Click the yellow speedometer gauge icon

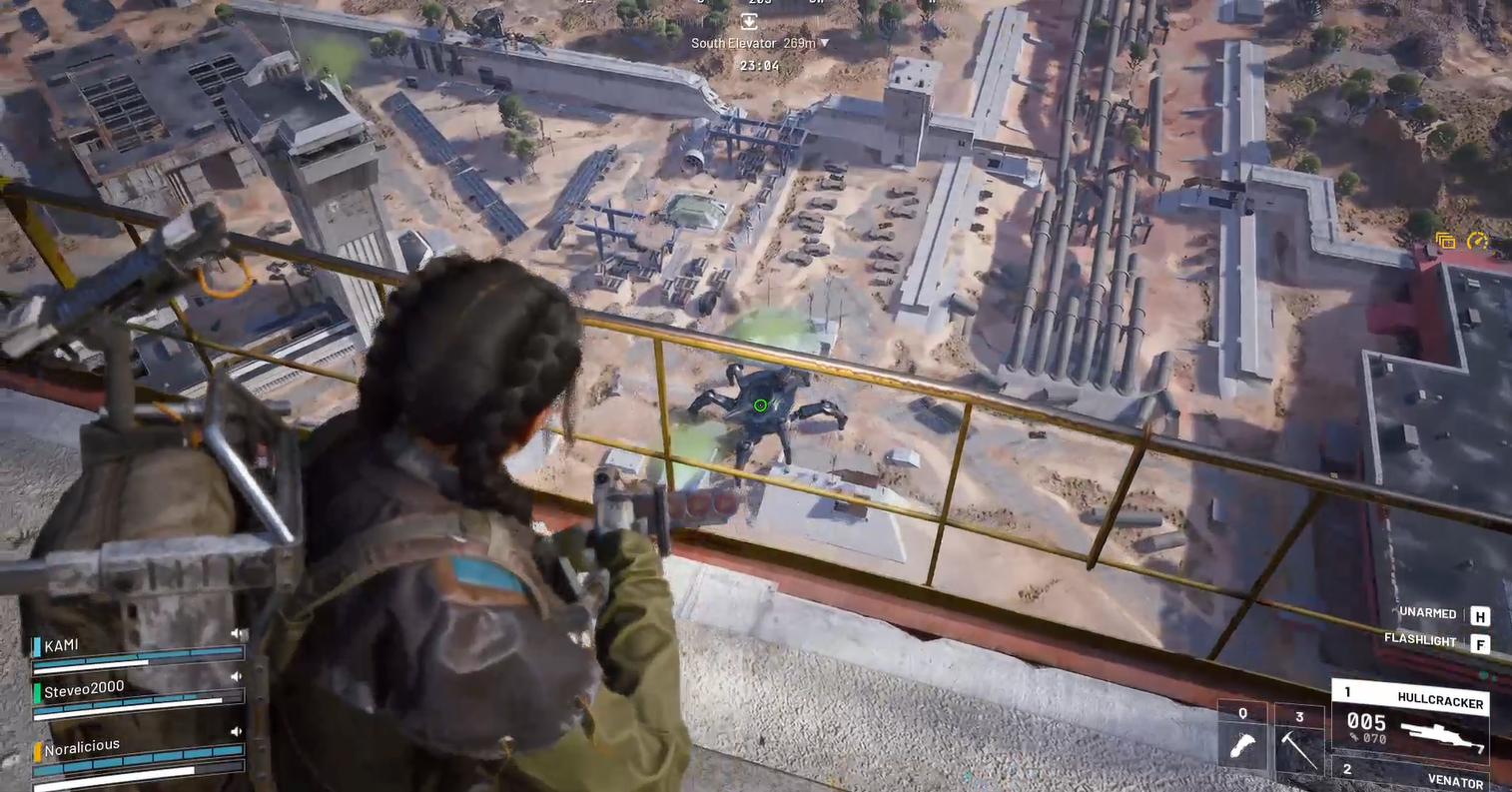point(1477,241)
